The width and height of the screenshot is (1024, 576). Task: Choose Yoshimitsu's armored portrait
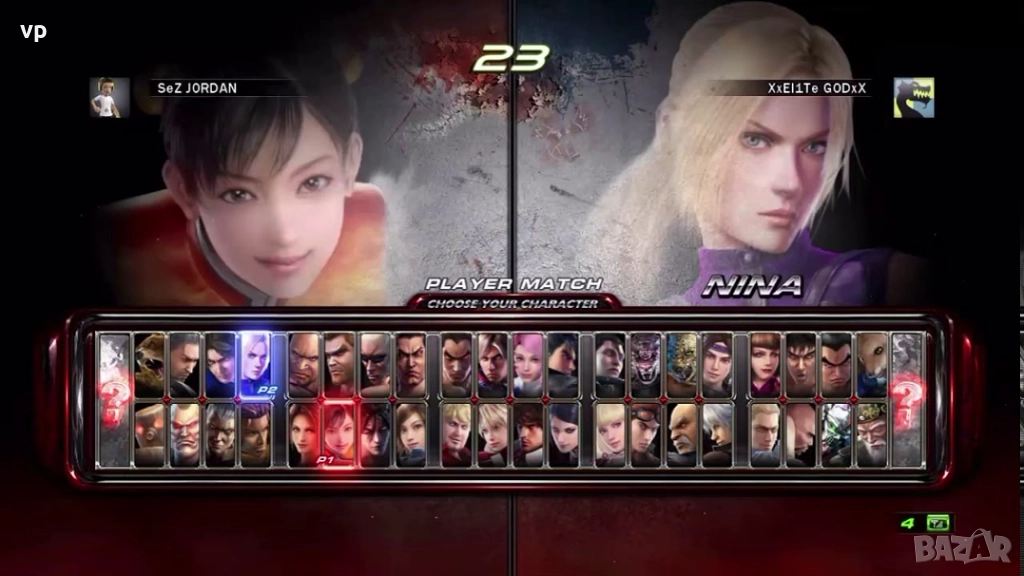coord(836,434)
